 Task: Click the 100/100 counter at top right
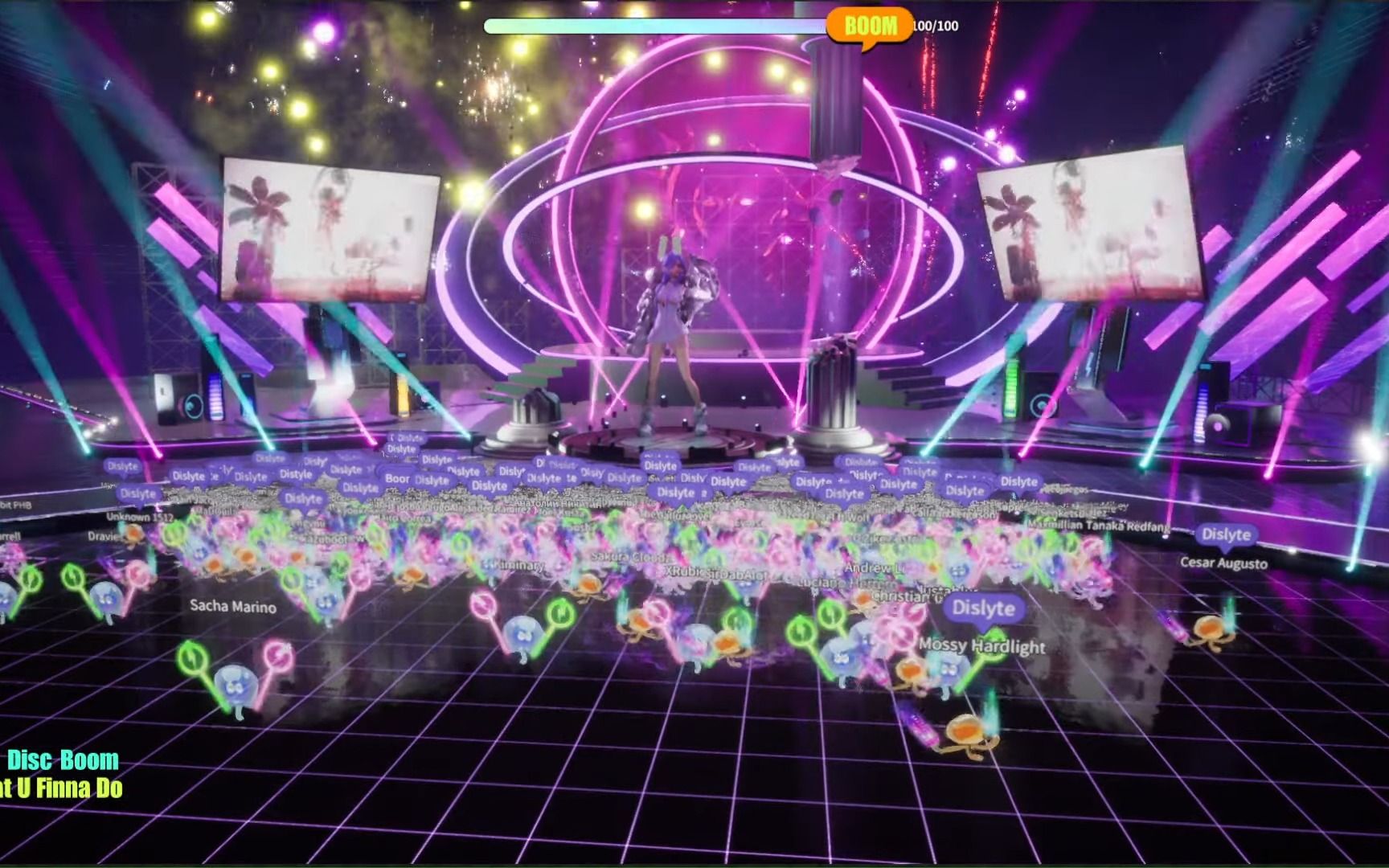(933, 24)
